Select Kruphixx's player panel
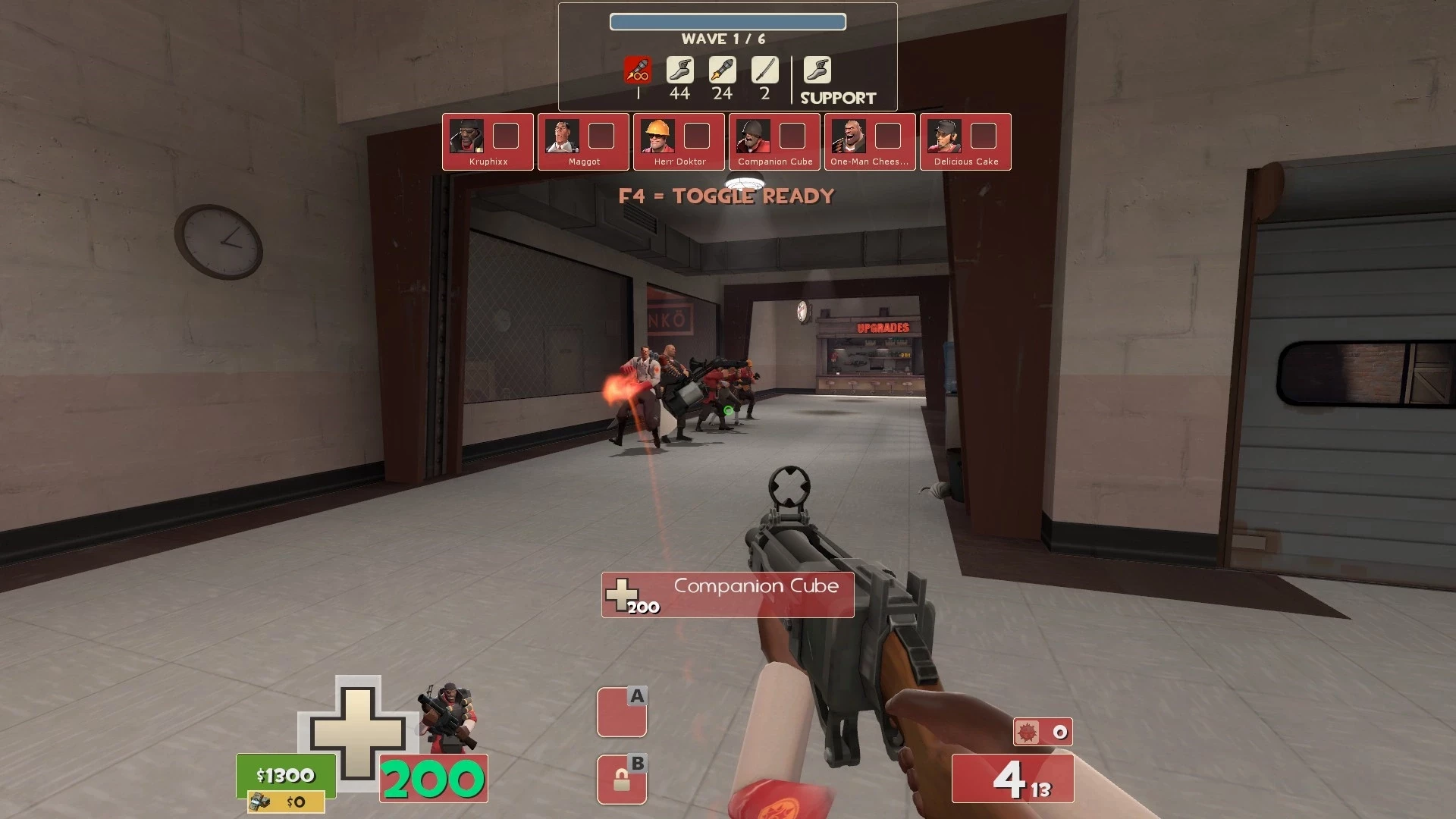The image size is (1456, 819). (488, 142)
